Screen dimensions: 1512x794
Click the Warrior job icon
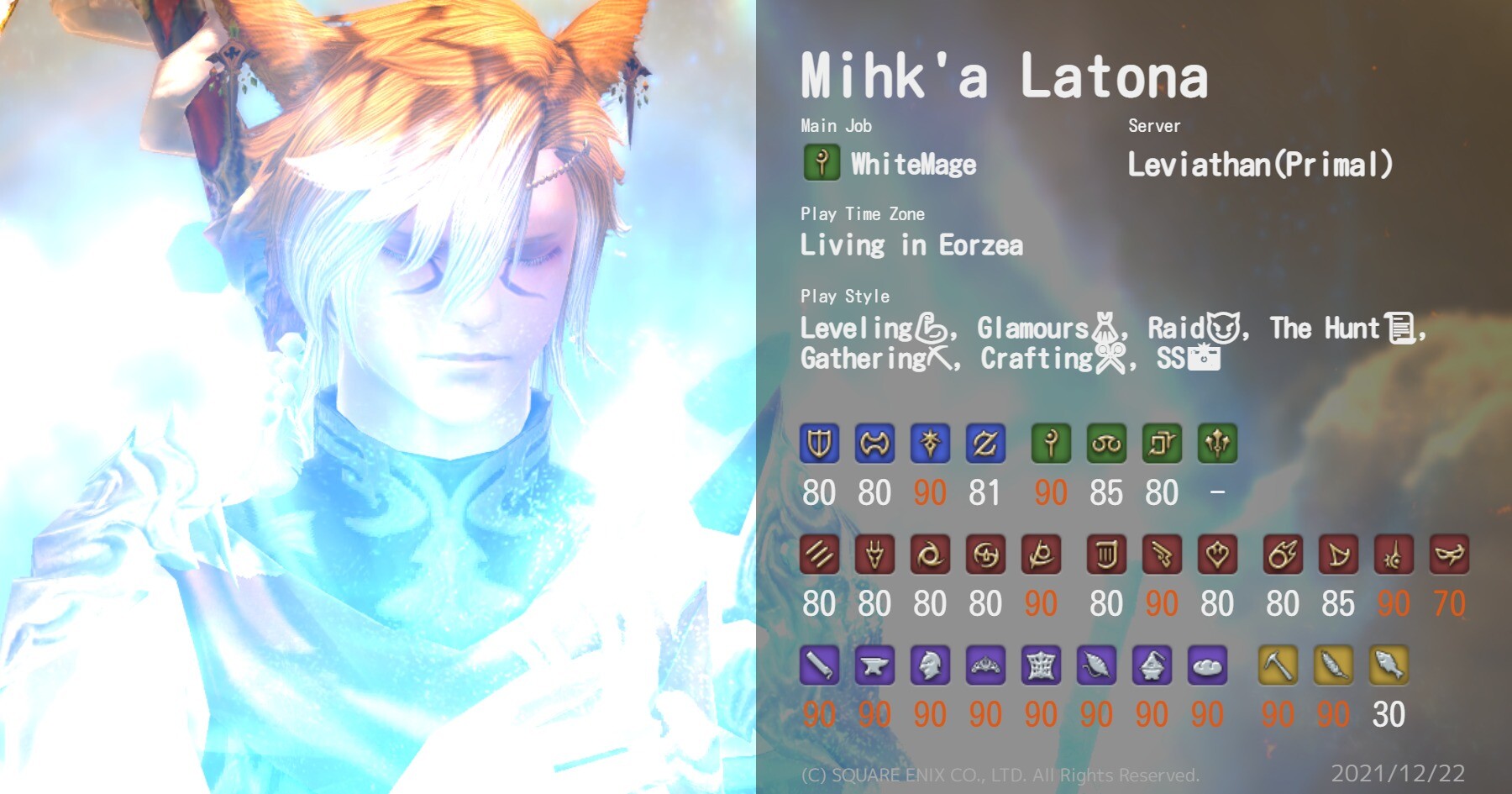(874, 444)
